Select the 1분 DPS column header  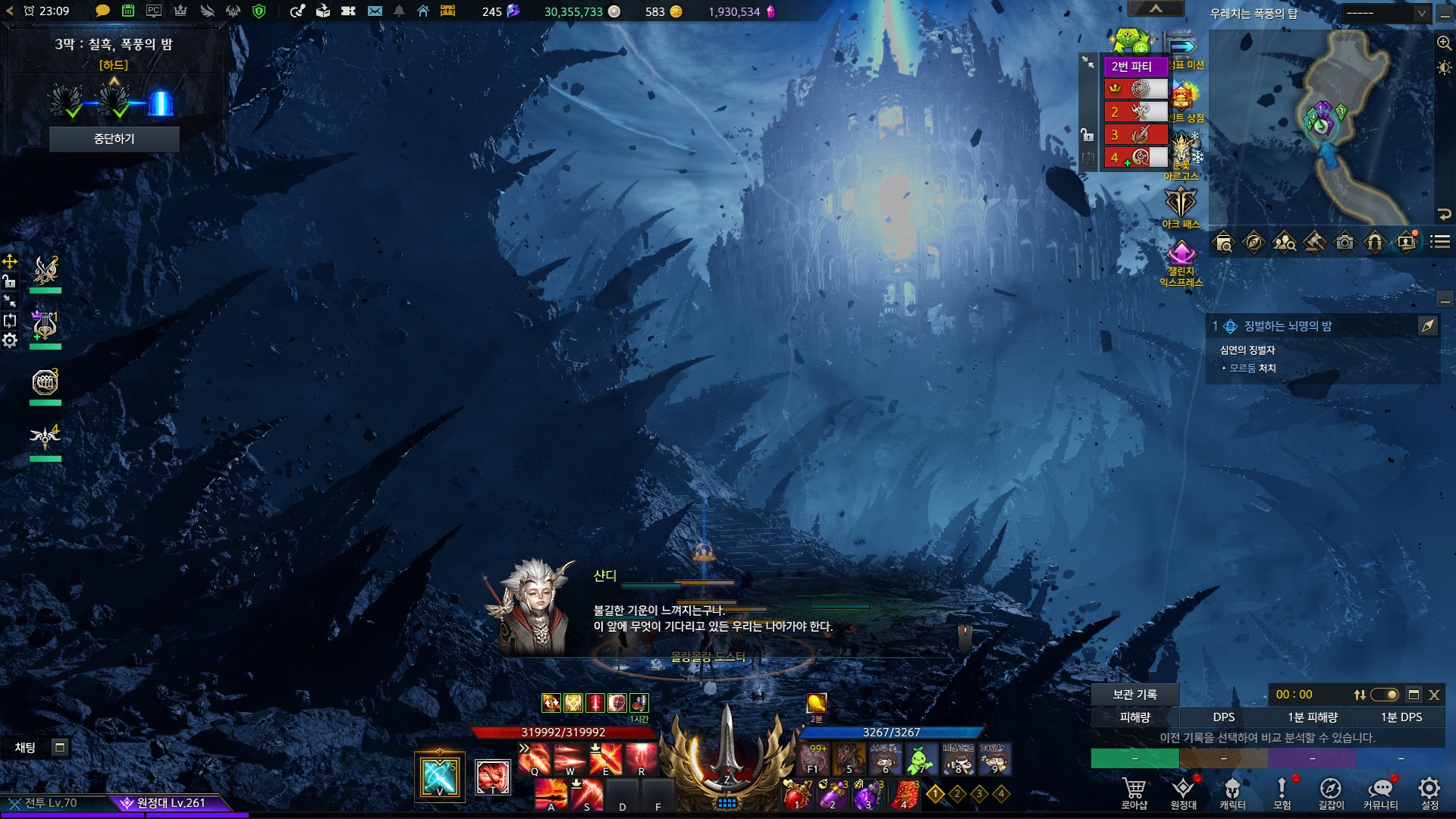(1401, 717)
